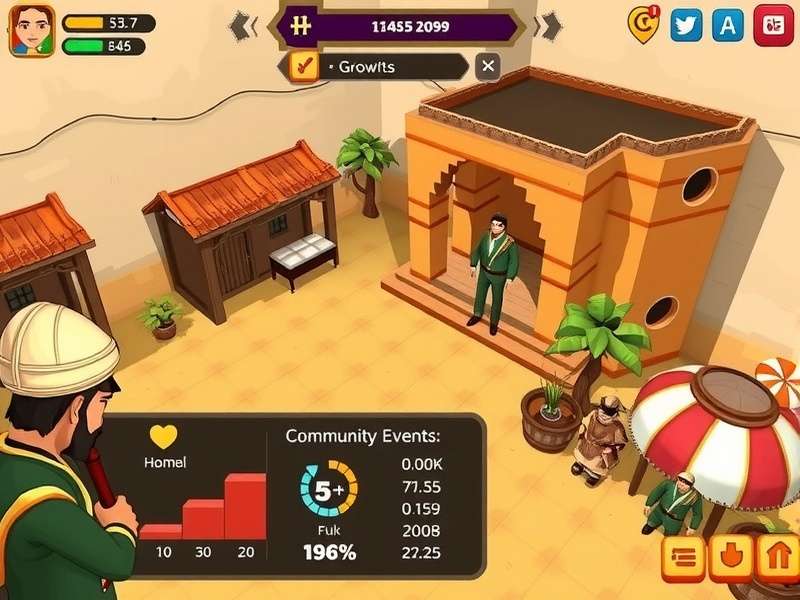Open the red button in the top corner

click(773, 24)
